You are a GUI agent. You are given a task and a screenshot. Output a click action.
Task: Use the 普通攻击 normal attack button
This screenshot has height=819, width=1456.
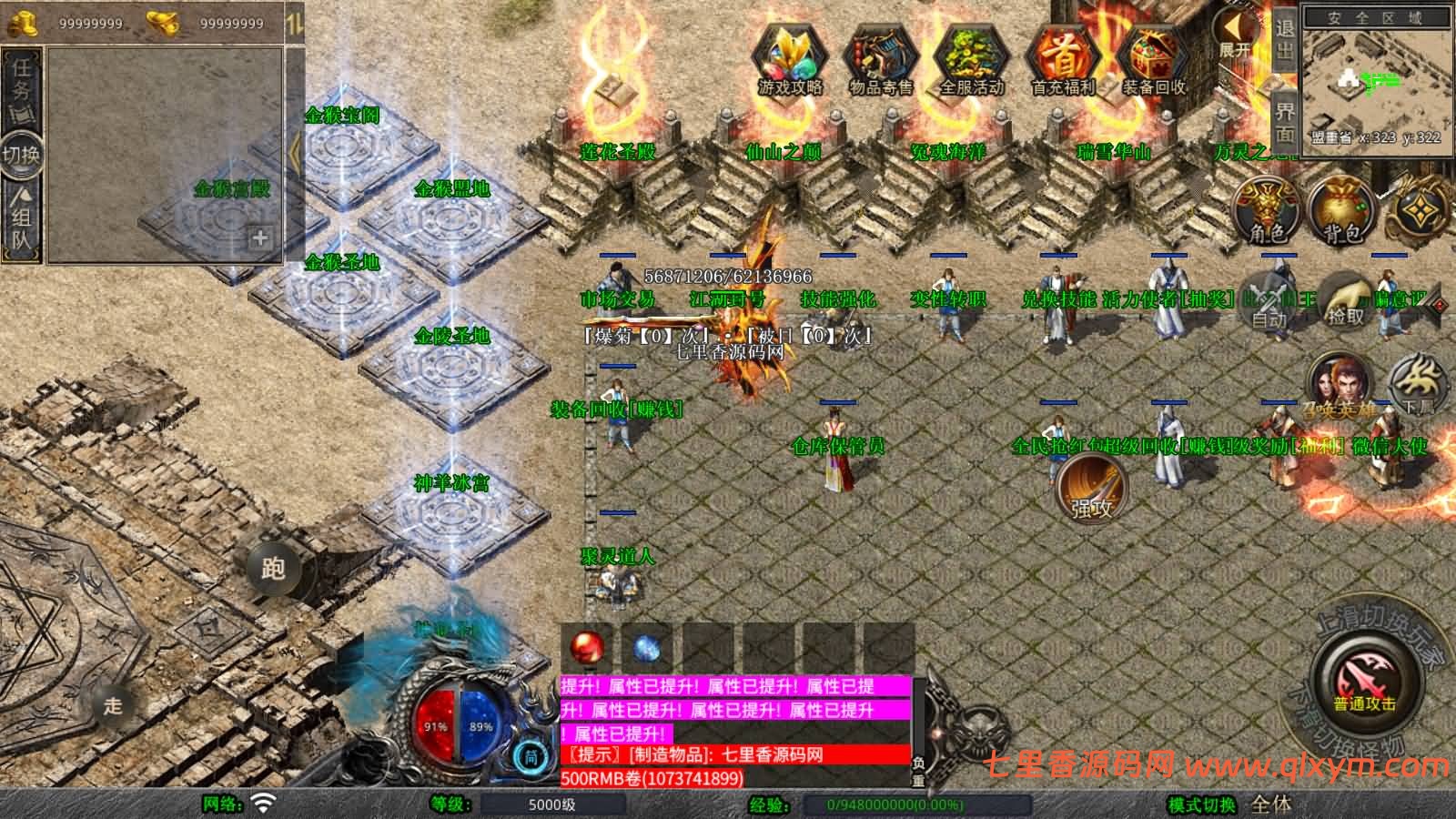[1365, 682]
